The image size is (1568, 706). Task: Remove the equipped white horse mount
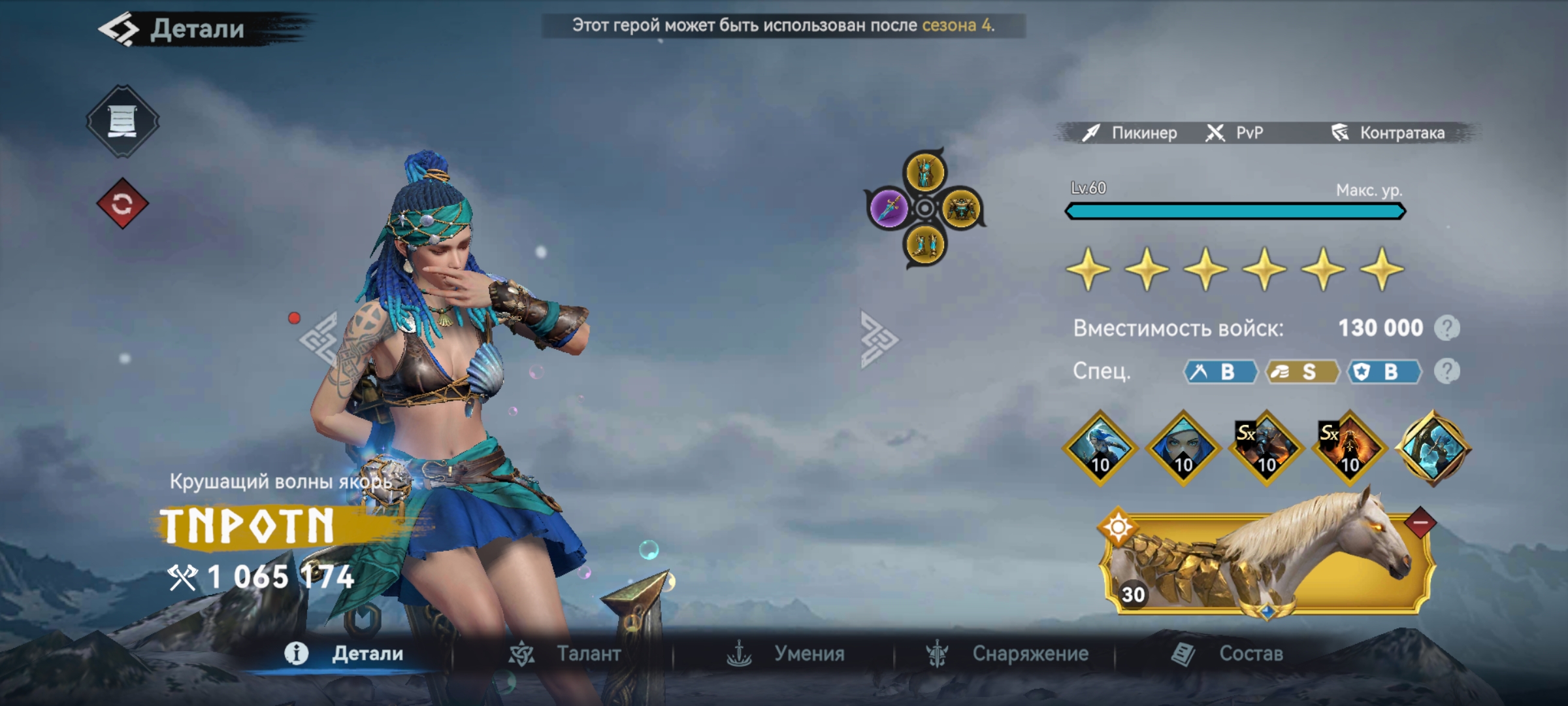click(1420, 522)
